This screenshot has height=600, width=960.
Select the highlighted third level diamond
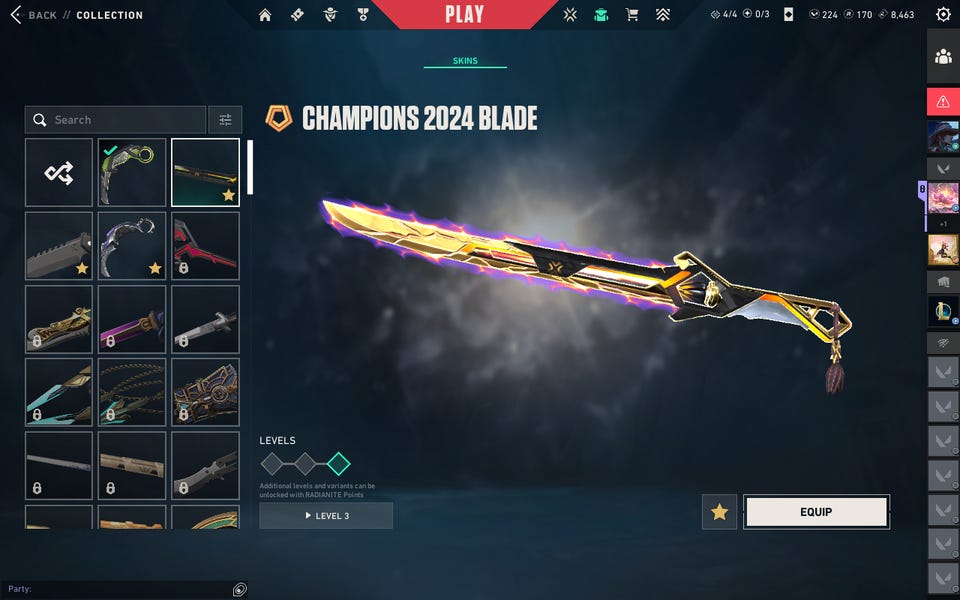pos(338,463)
